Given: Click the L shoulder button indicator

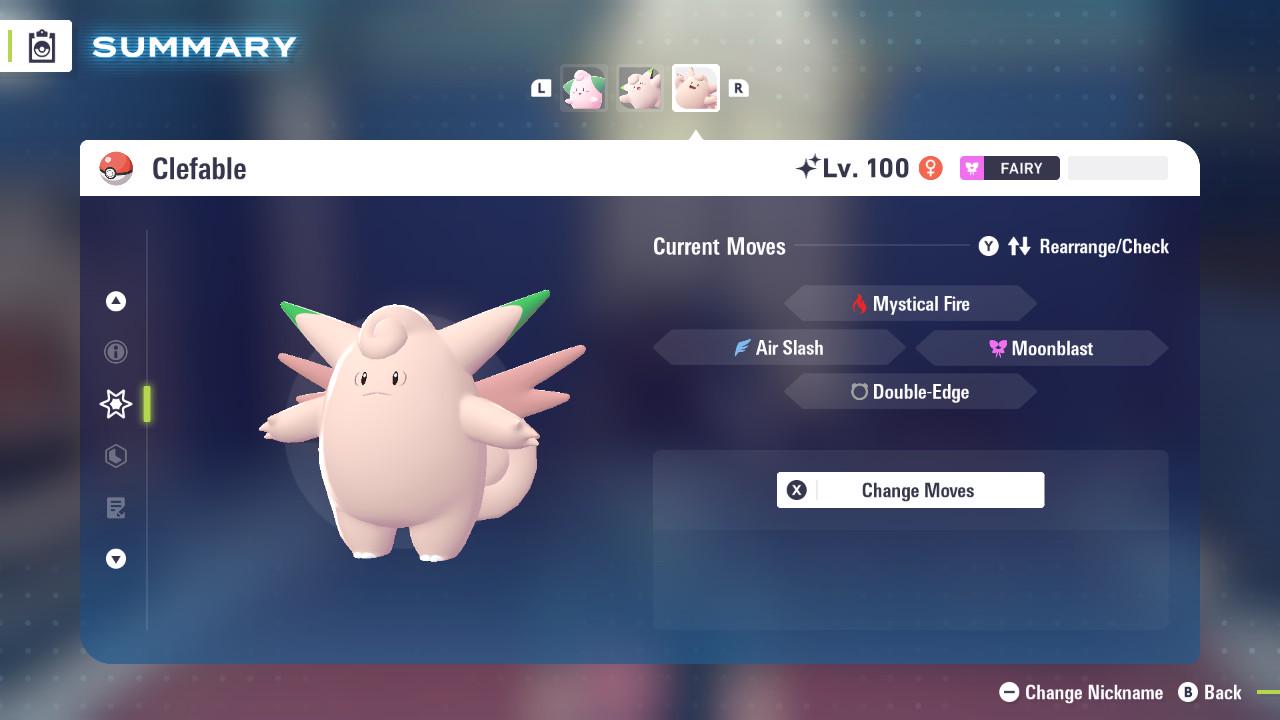Looking at the screenshot, I should 541,88.
